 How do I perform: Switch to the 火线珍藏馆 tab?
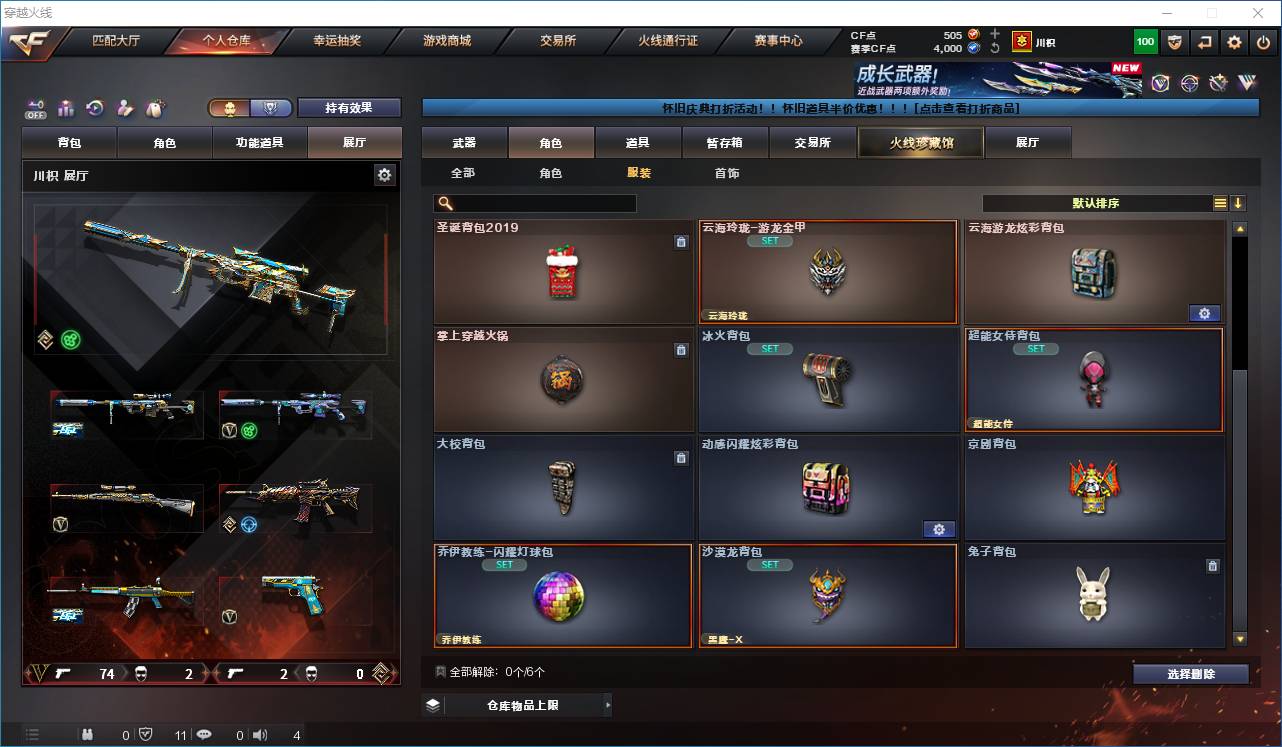tap(919, 142)
